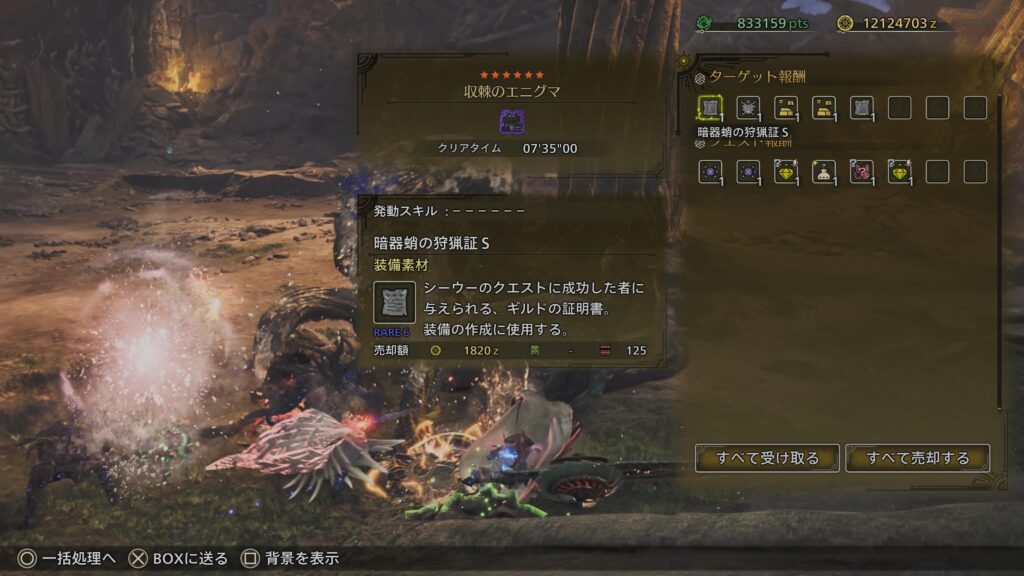Click the すべて受け取る (receive all) button

(x=767, y=458)
